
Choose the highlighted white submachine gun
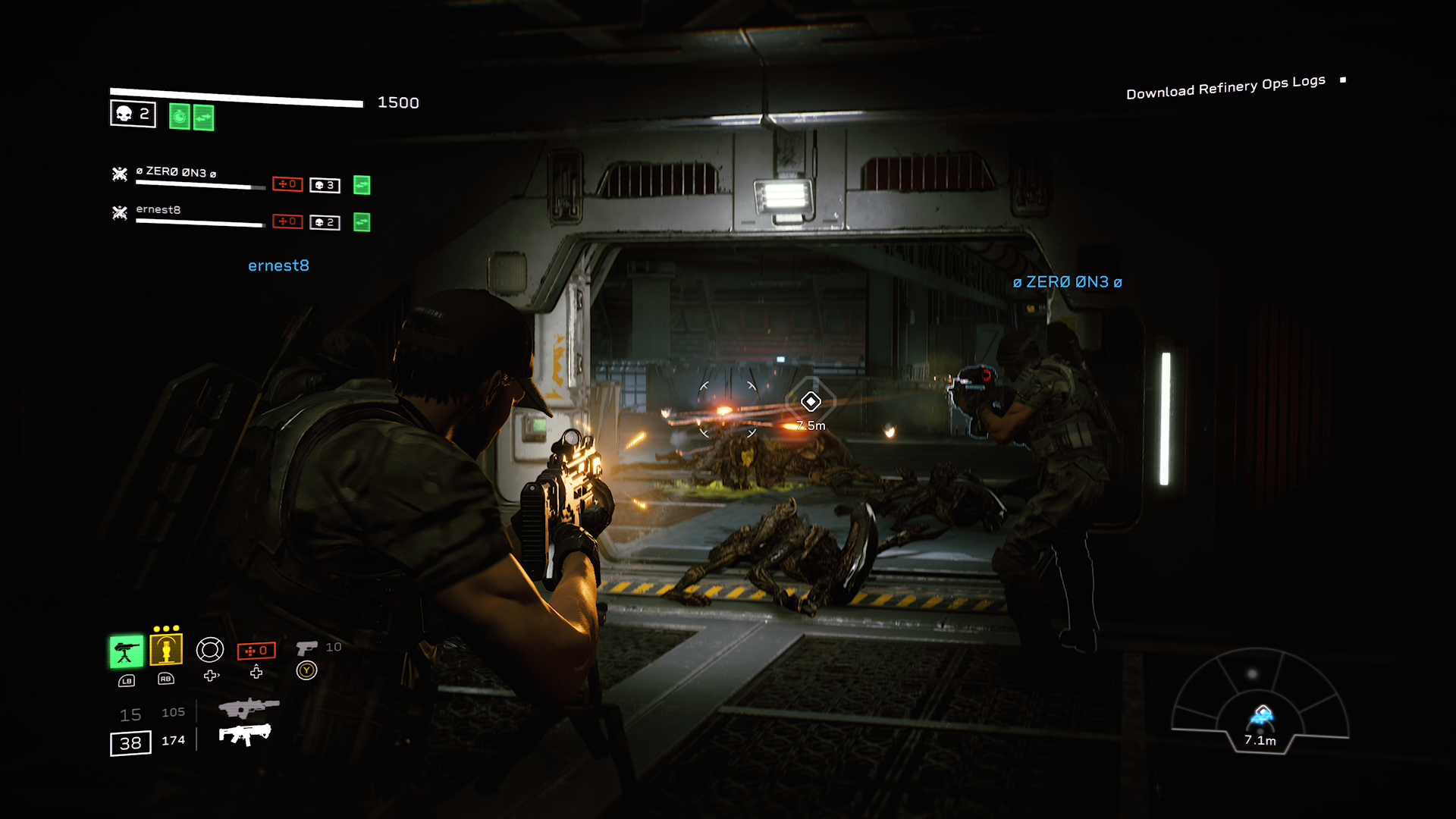point(245,734)
